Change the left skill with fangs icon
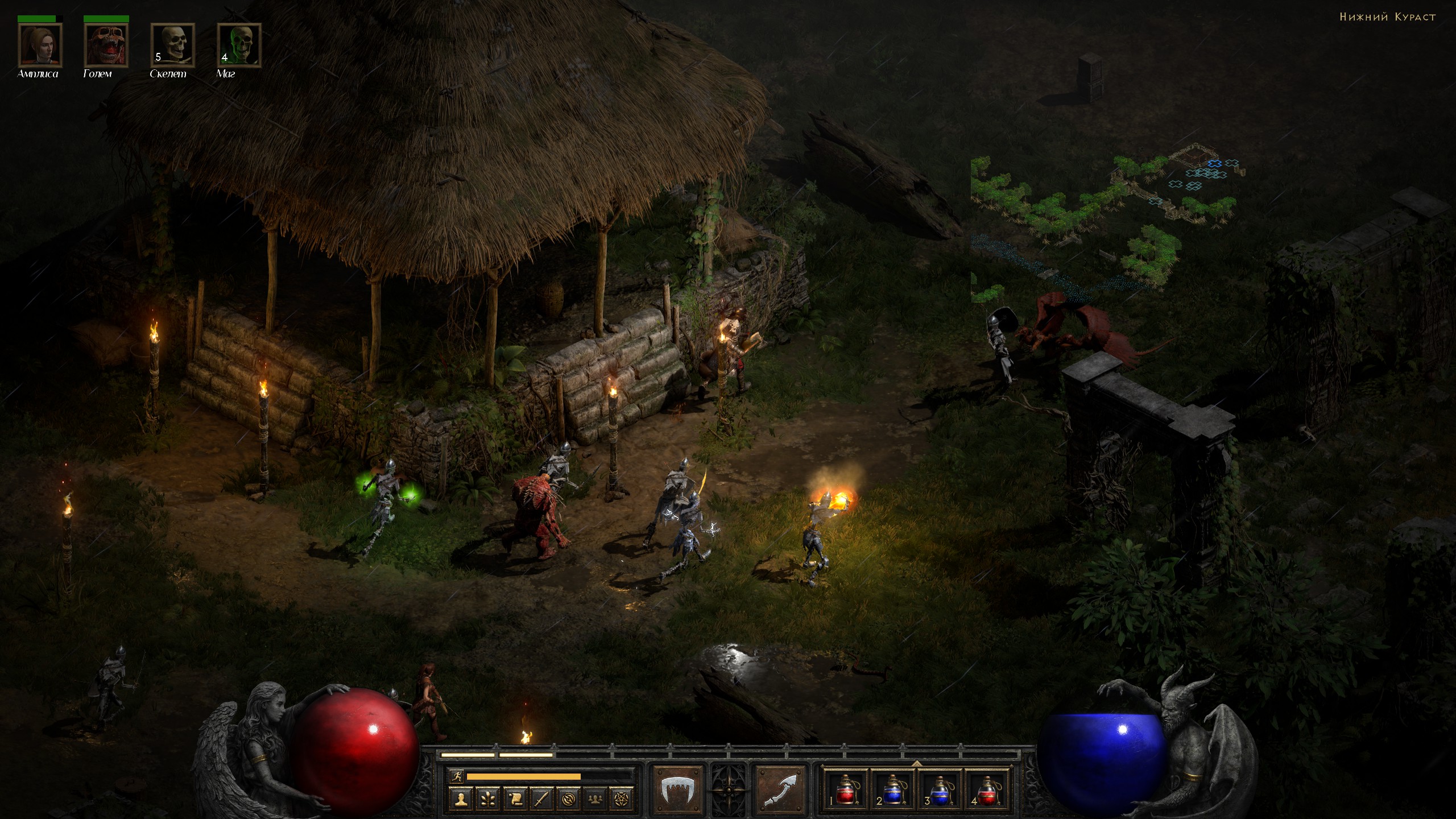 coord(678,789)
